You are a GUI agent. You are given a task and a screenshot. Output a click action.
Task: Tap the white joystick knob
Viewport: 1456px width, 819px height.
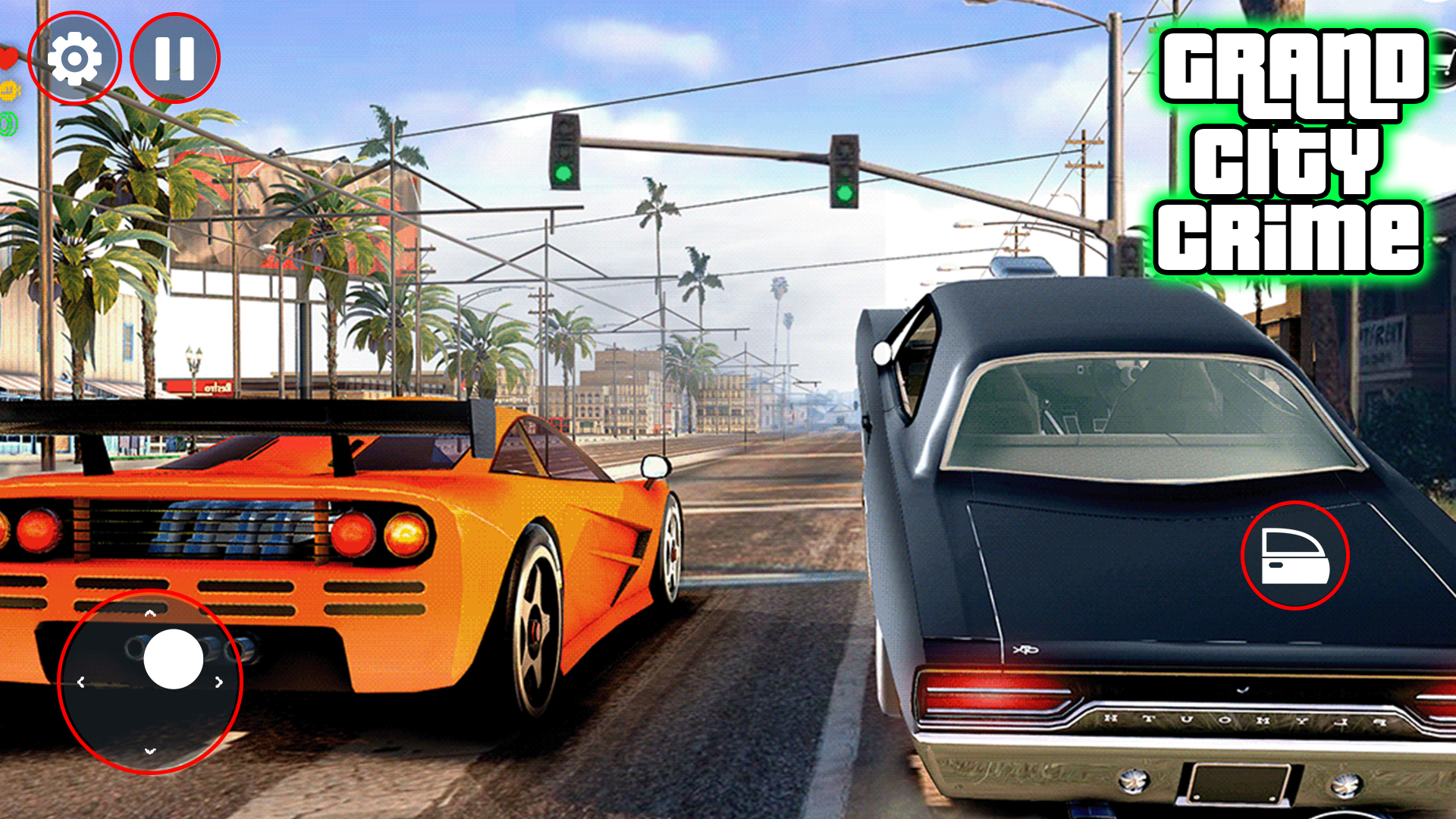tap(173, 660)
